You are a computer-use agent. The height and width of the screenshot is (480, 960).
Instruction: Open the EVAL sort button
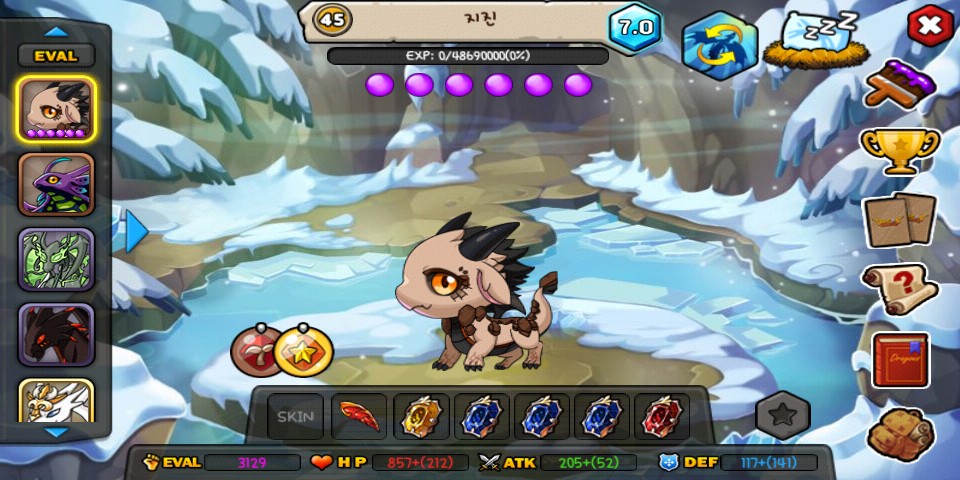pyautogui.click(x=56, y=56)
